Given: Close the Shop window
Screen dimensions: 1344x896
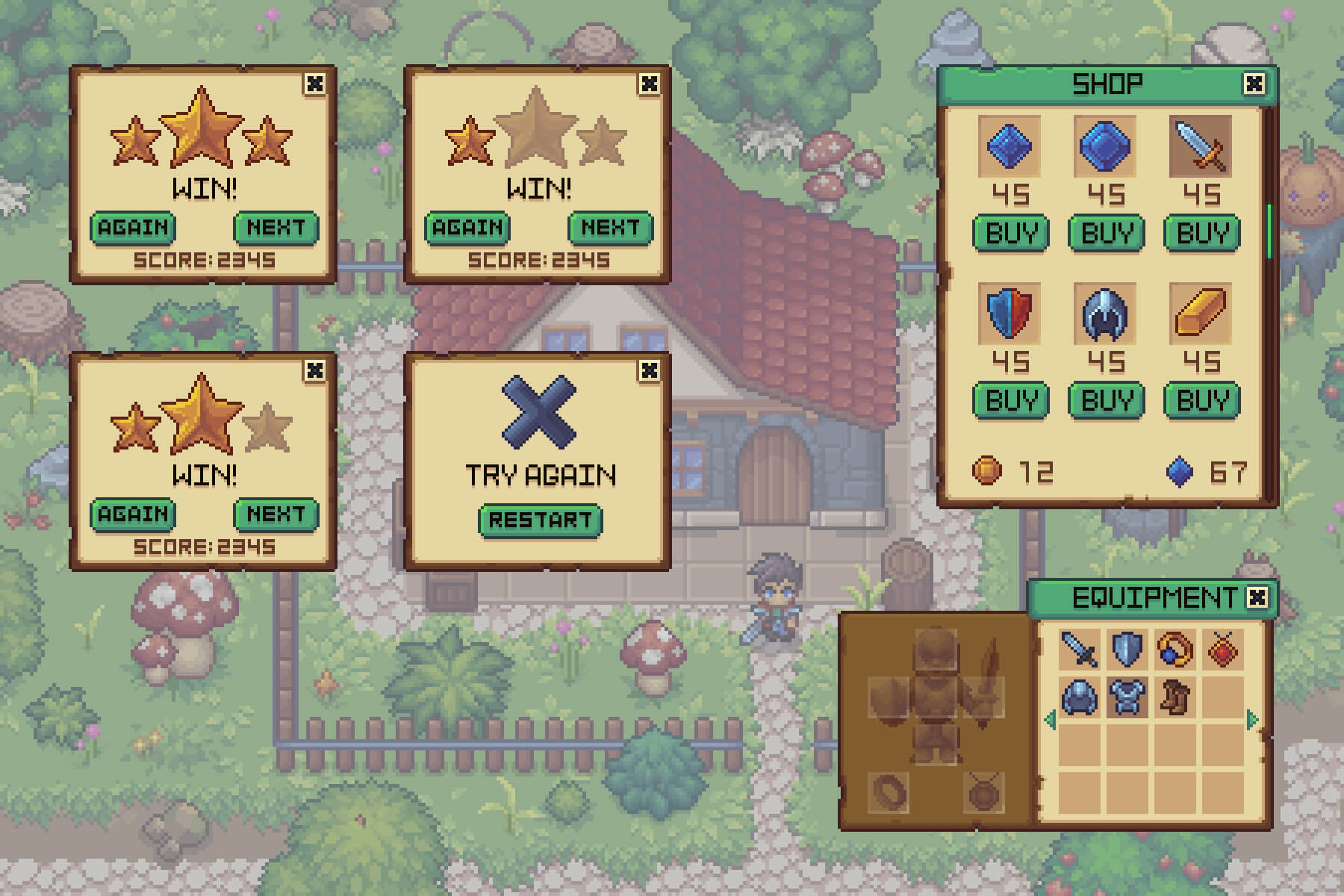Looking at the screenshot, I should point(1254,84).
